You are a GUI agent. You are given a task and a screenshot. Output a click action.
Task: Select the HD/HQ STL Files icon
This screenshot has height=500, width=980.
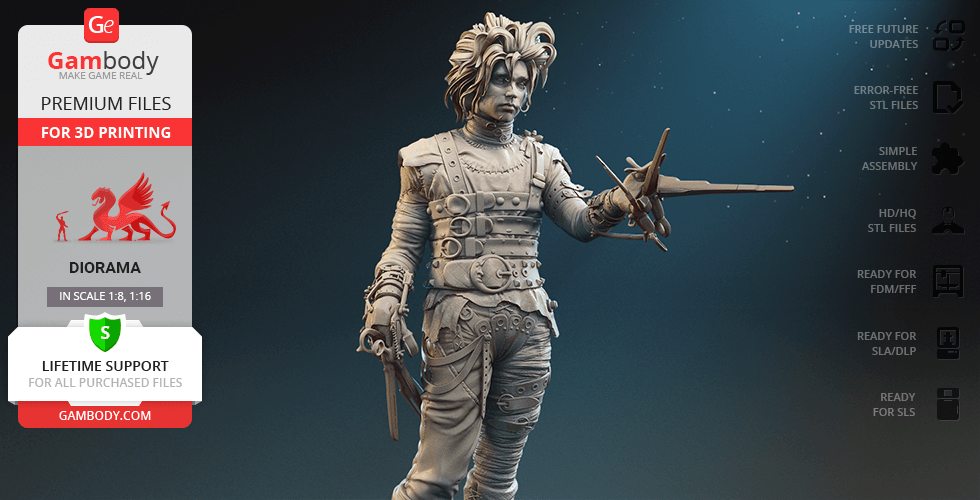(x=948, y=220)
